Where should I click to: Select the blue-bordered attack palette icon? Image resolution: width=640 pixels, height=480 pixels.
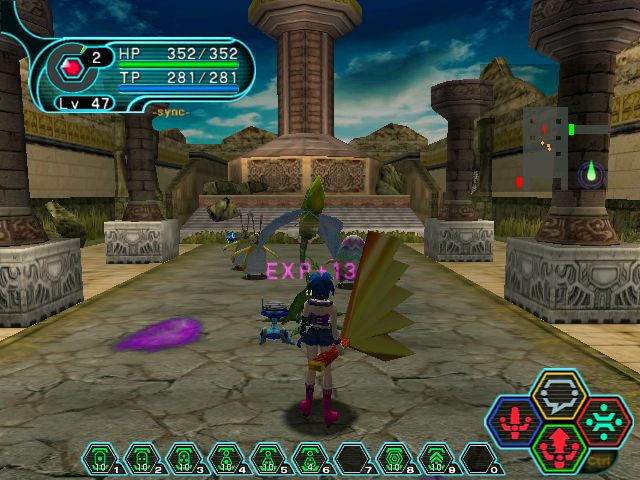click(515, 420)
